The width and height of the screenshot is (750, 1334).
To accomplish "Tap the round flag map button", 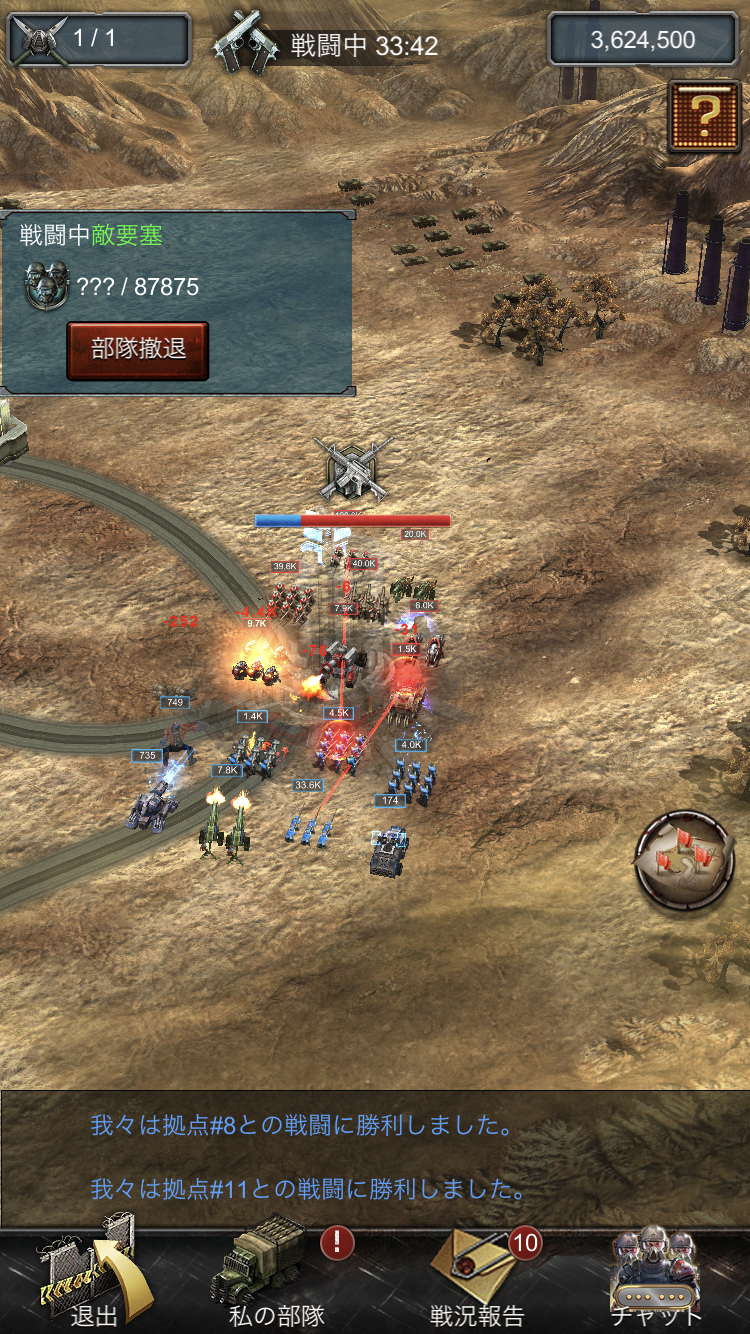I will (686, 862).
